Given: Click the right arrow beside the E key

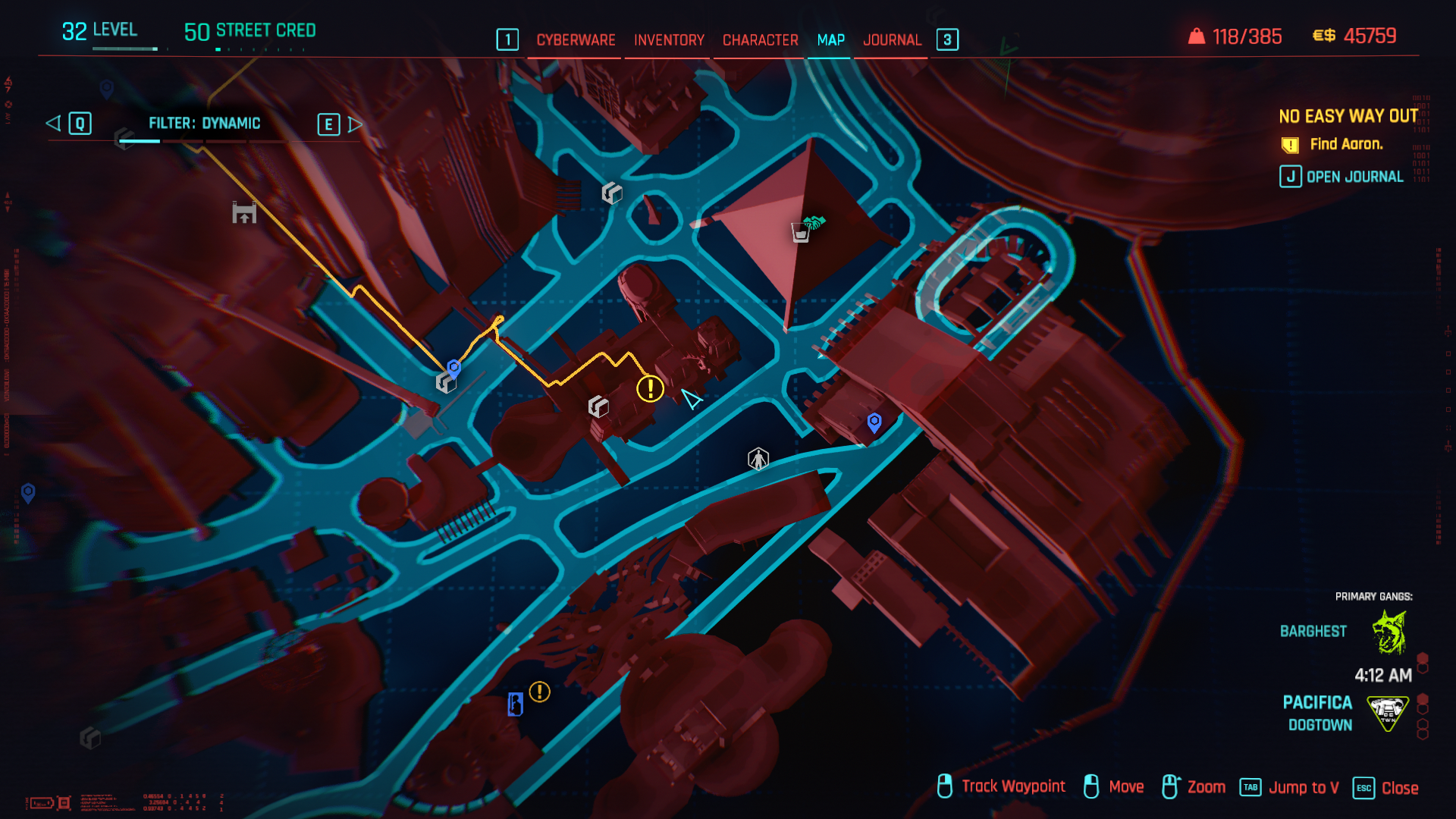Looking at the screenshot, I should tap(353, 124).
